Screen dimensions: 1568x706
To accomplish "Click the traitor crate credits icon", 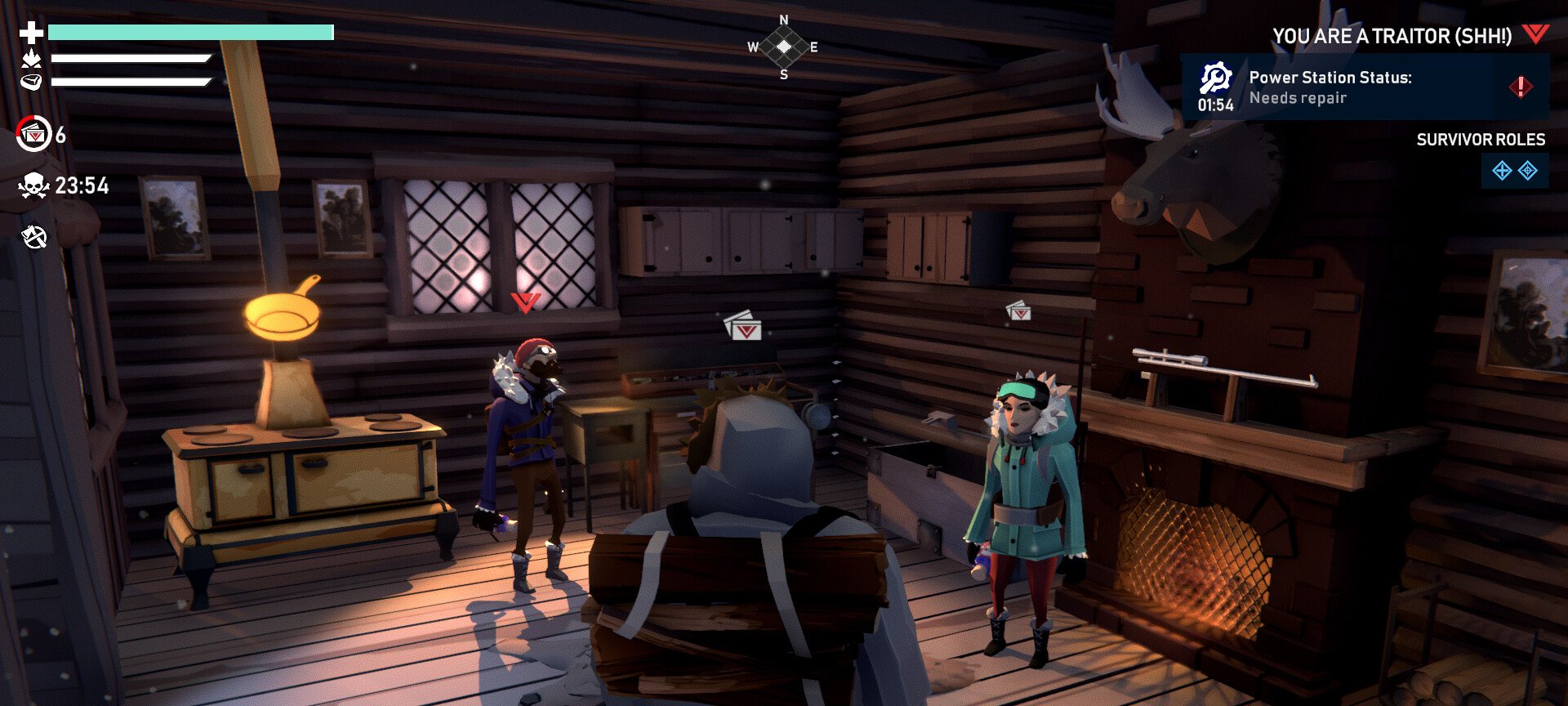I will point(34,135).
